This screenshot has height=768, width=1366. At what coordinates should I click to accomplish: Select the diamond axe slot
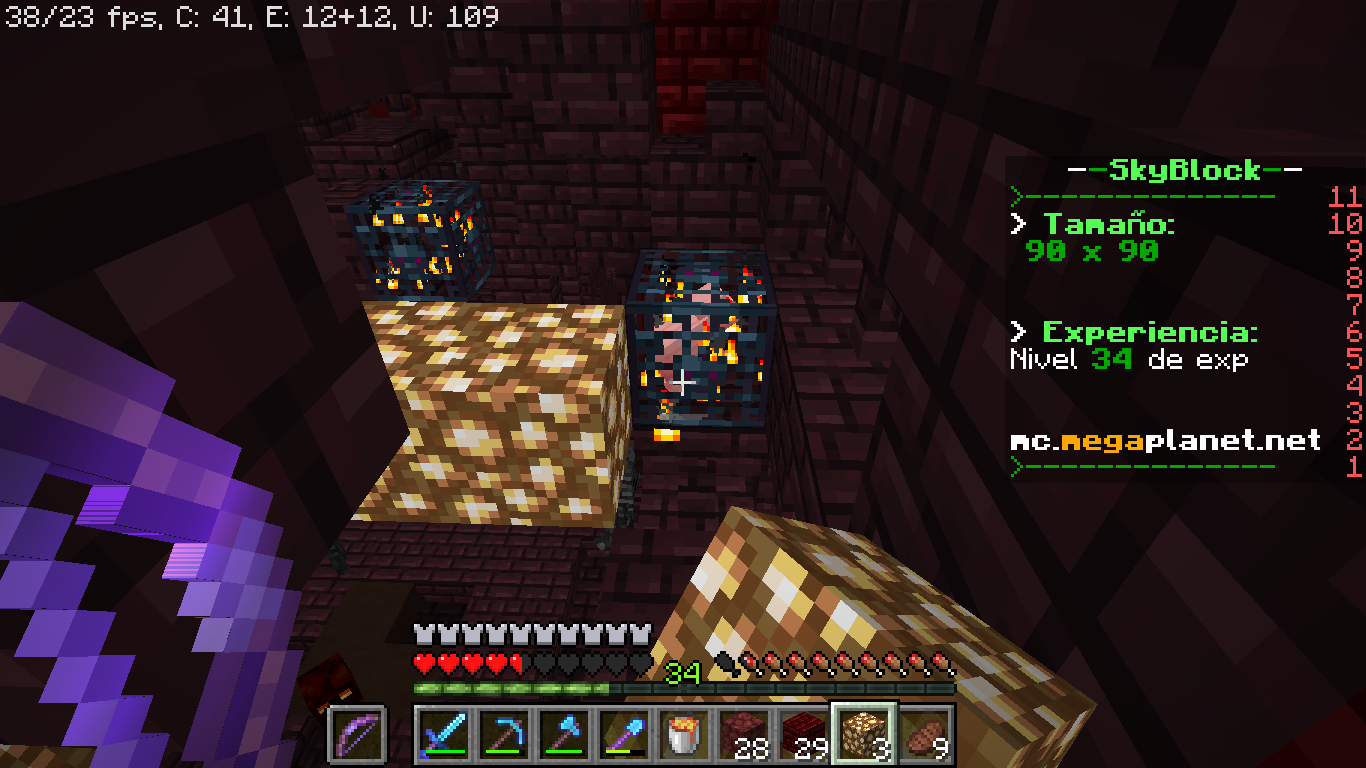564,734
